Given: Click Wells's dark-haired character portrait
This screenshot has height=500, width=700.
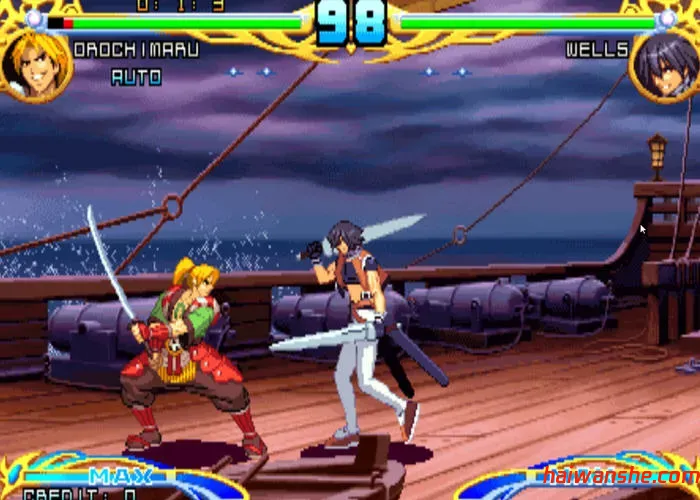Looking at the screenshot, I should pyautogui.click(x=665, y=63).
